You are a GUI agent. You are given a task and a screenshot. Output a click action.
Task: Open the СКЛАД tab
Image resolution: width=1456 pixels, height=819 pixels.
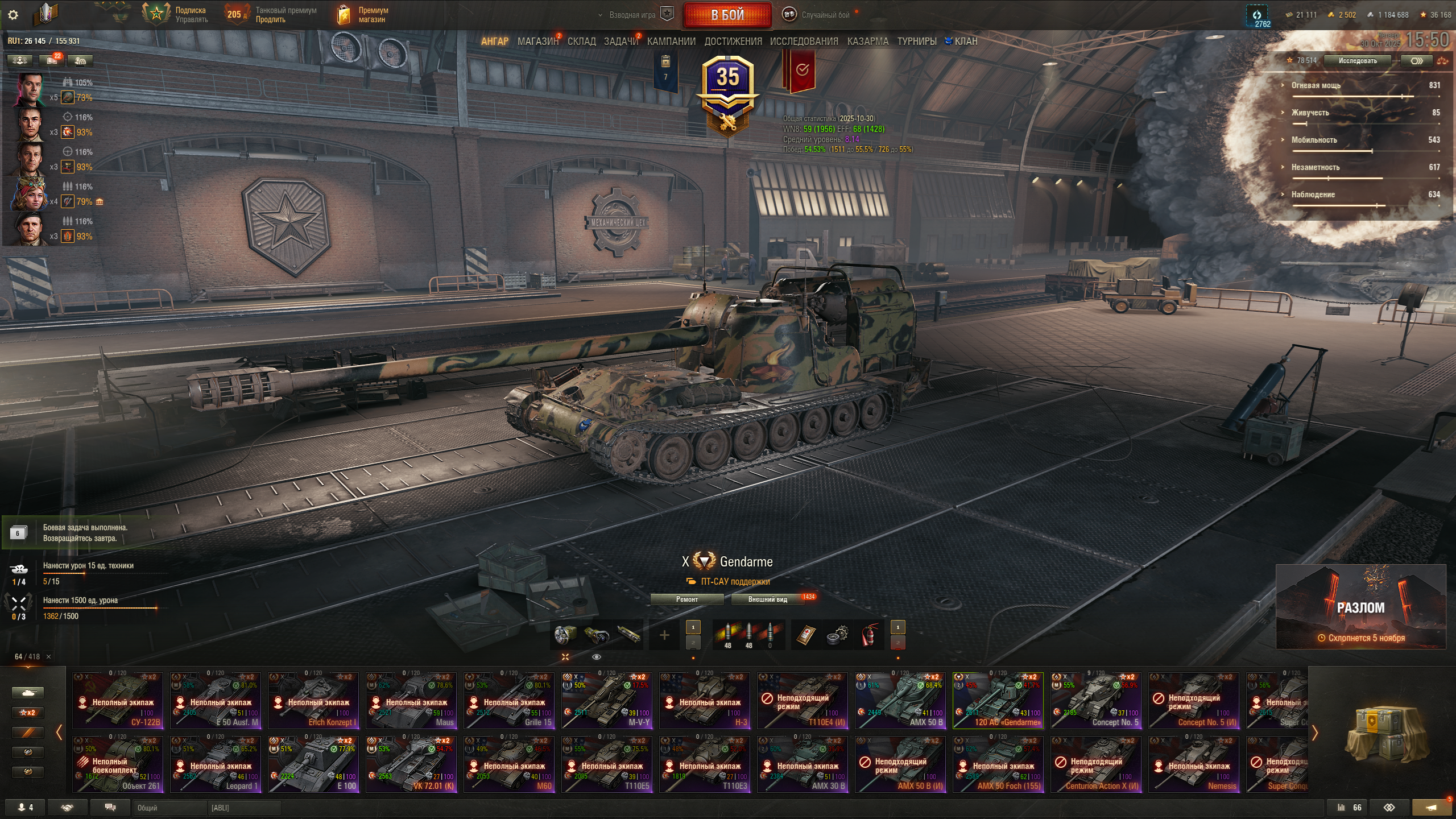581,42
